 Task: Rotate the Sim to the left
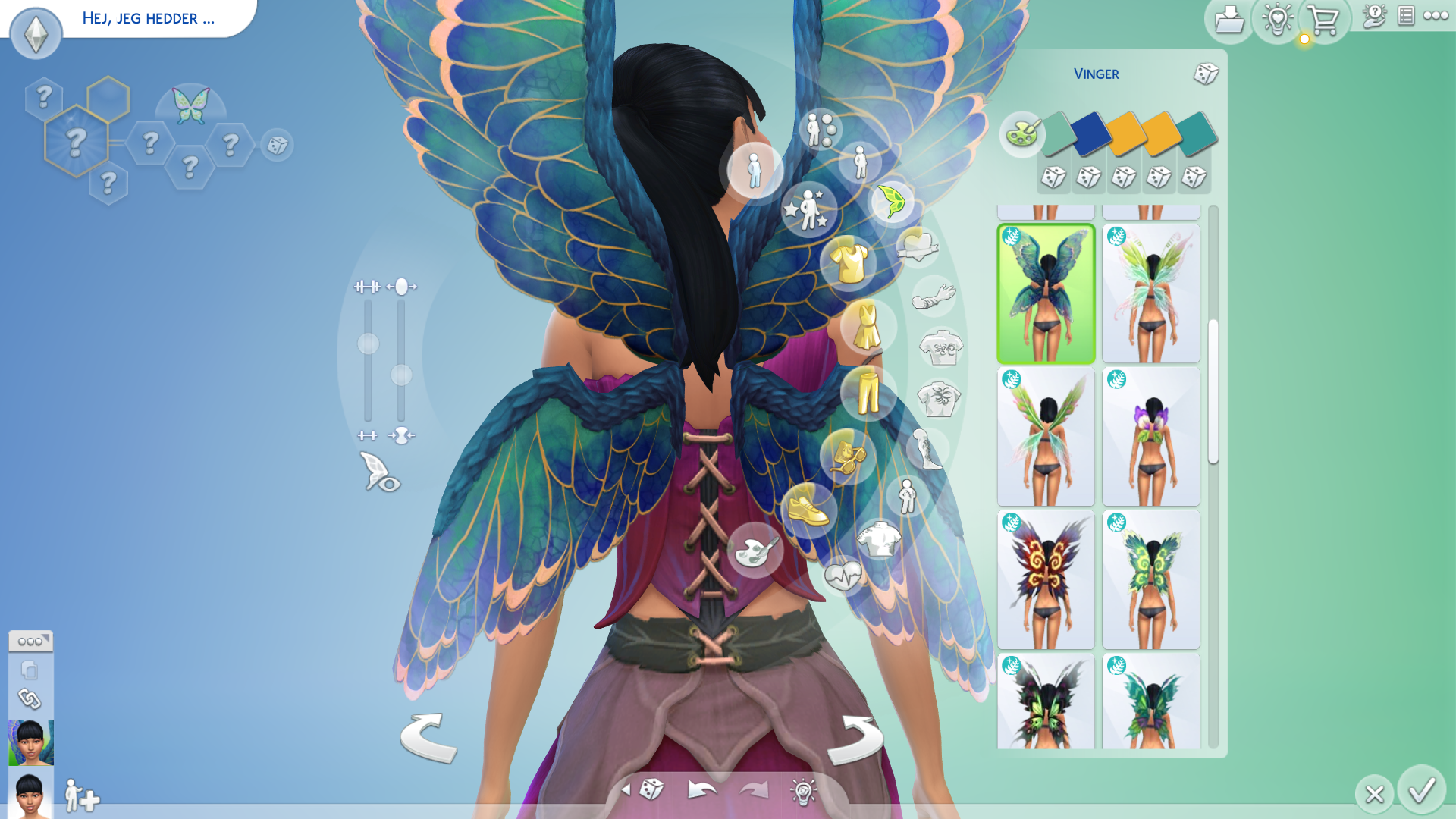(428, 737)
